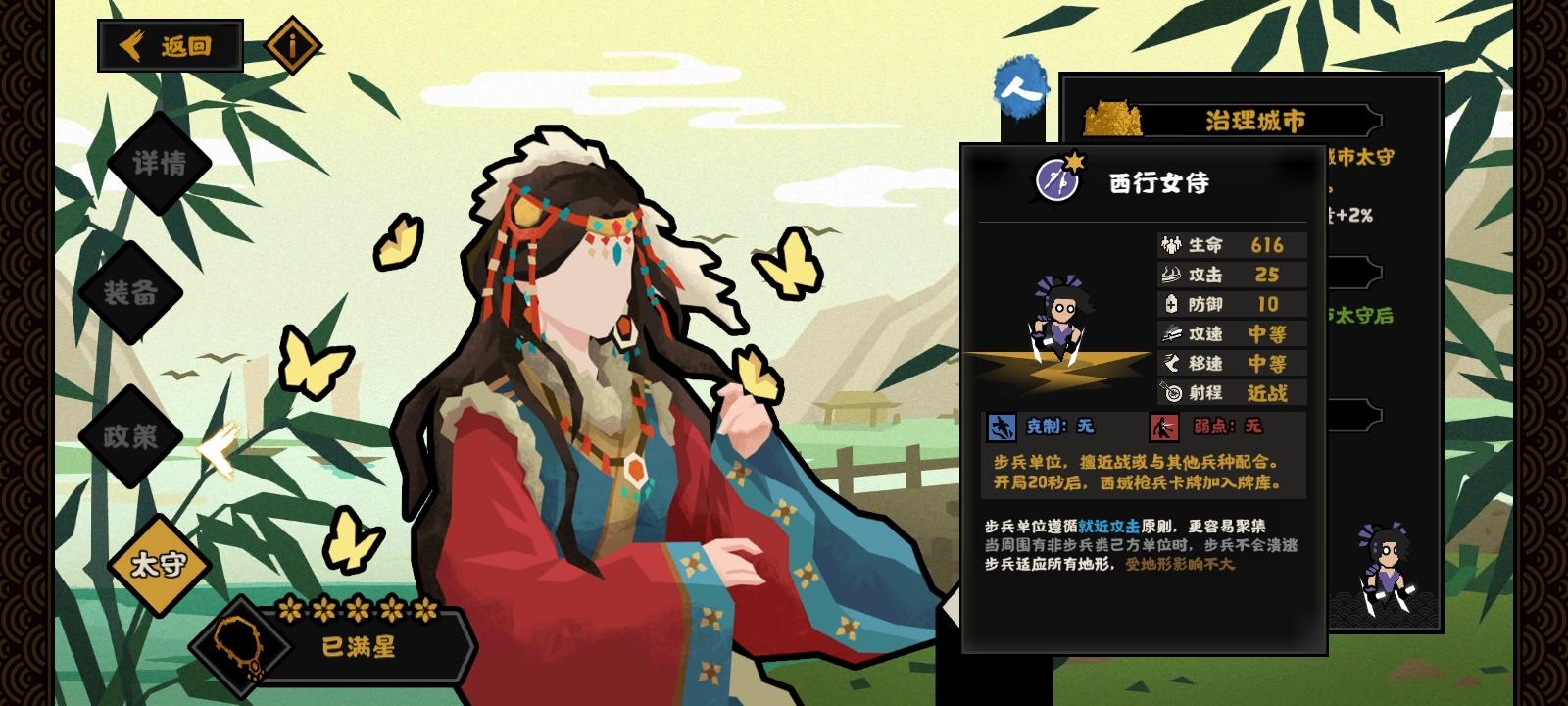Screen dimensions: 1568x706
Task: Switch to the 详情 tab
Action: [x=159, y=167]
